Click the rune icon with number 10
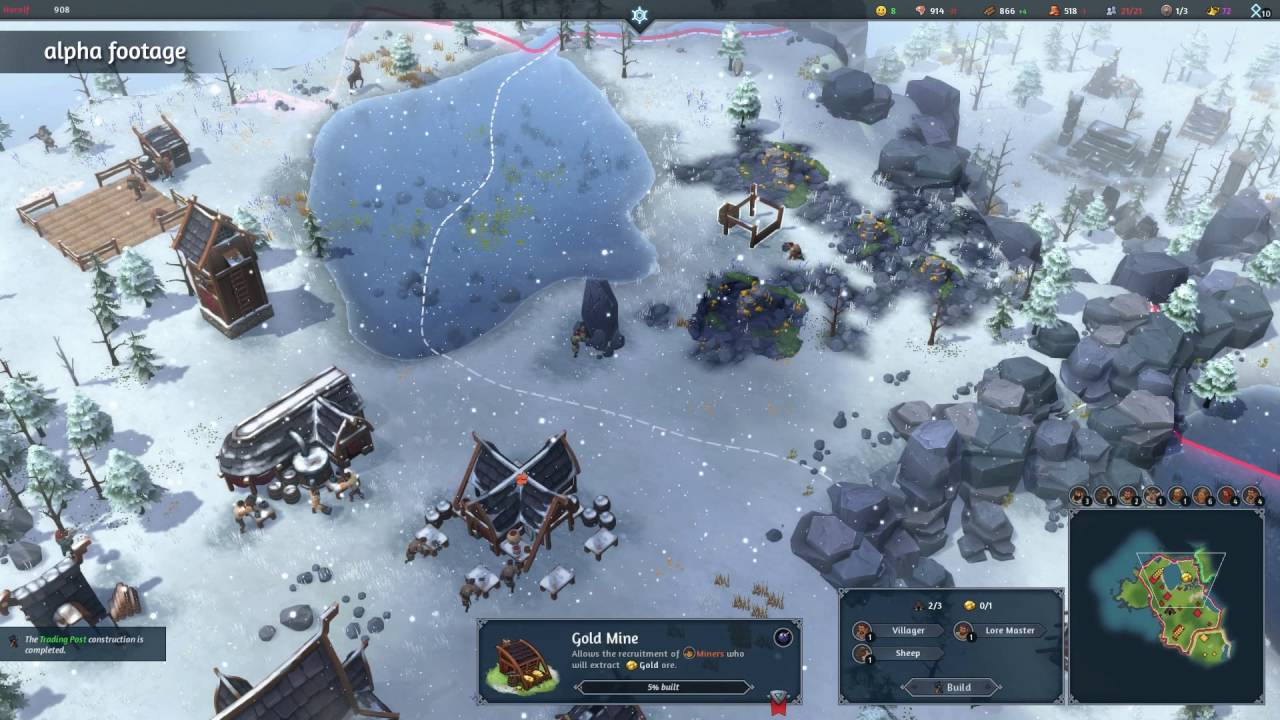Viewport: 1280px width, 720px height. coord(1258,11)
